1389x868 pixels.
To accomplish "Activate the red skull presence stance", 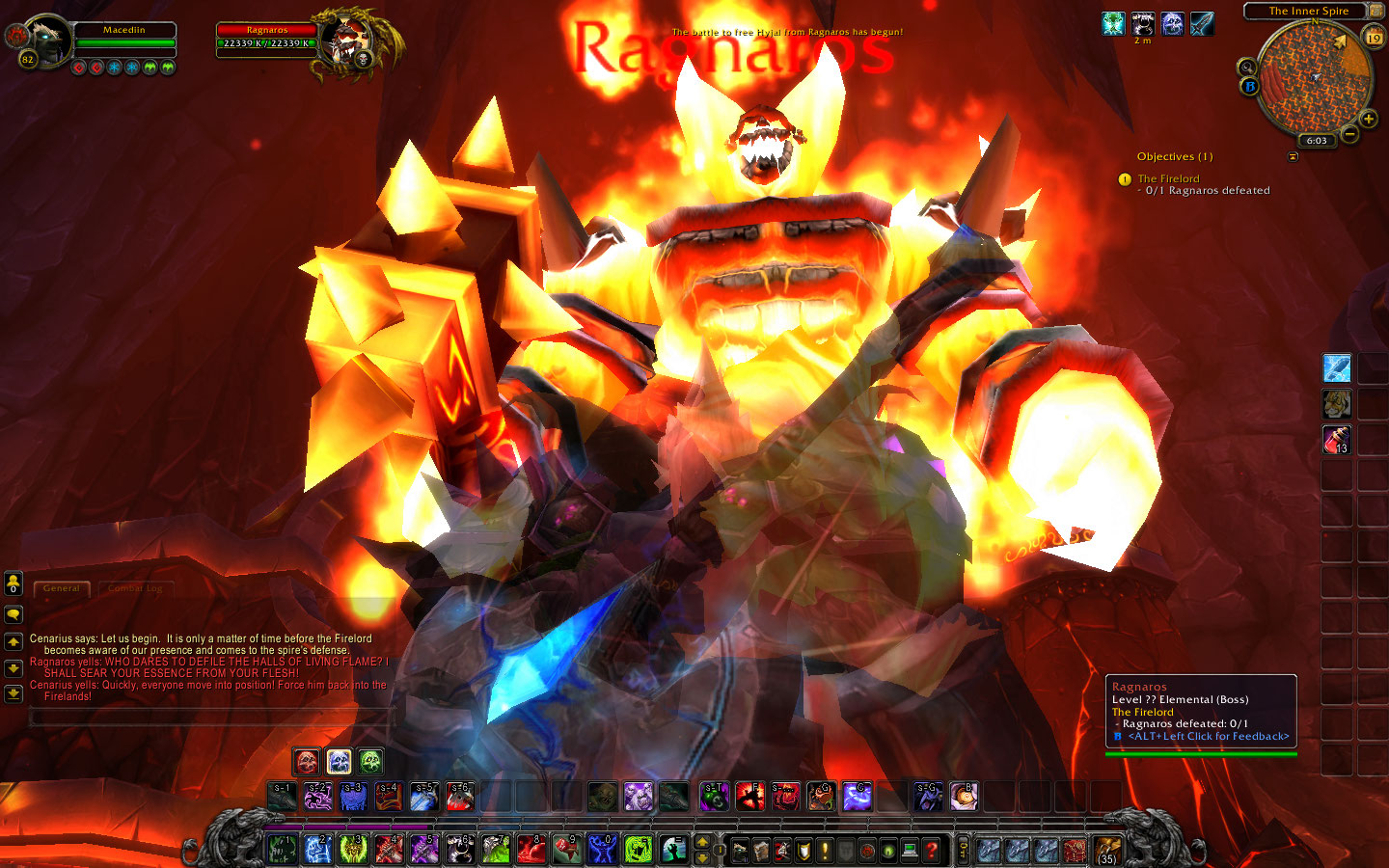I will tap(307, 762).
